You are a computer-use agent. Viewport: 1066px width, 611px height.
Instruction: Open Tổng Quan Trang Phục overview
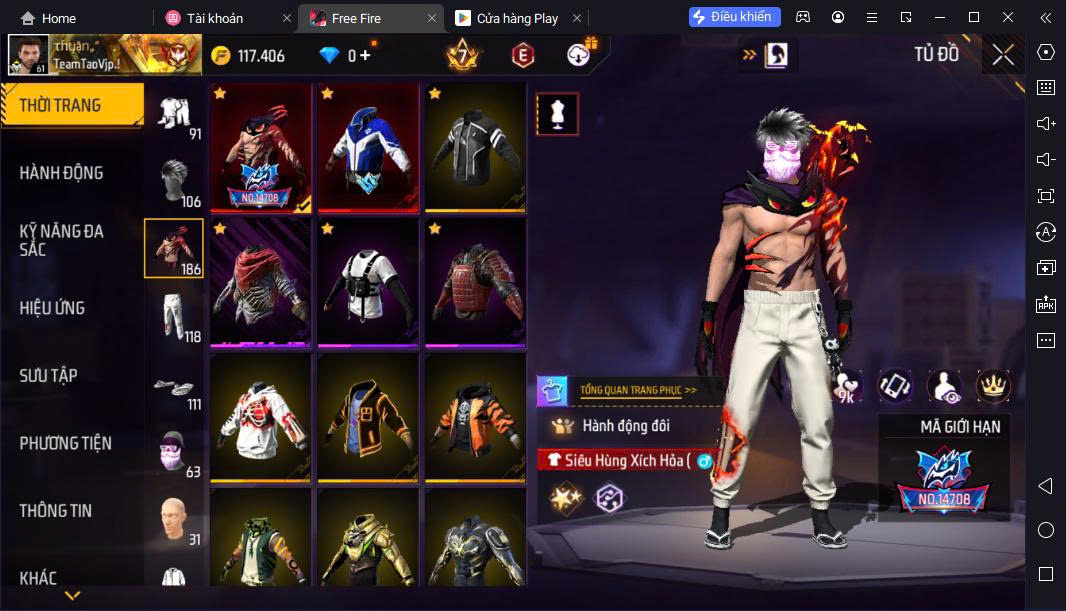pos(638,390)
